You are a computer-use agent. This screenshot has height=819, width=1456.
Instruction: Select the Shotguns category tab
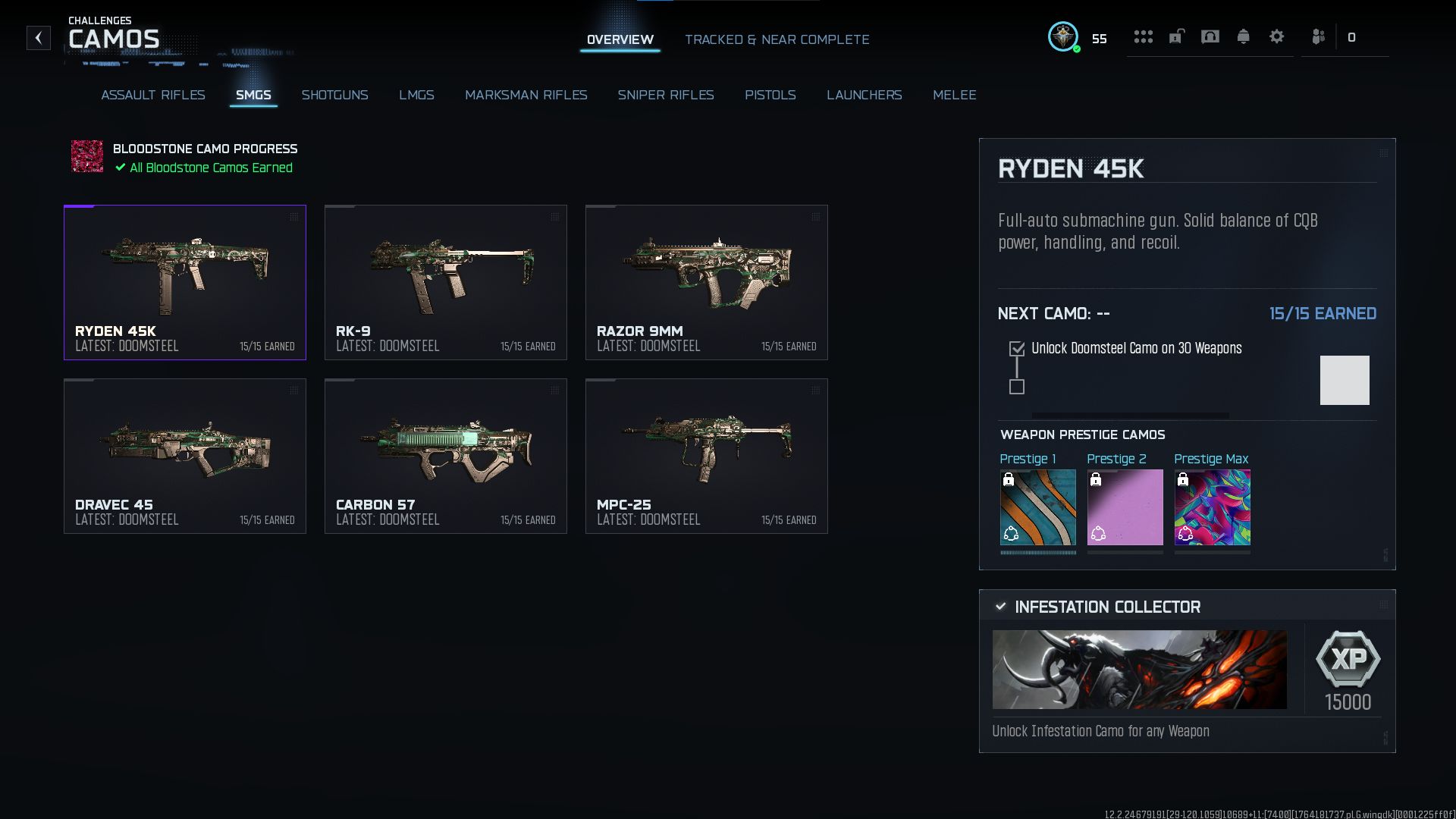coord(334,95)
